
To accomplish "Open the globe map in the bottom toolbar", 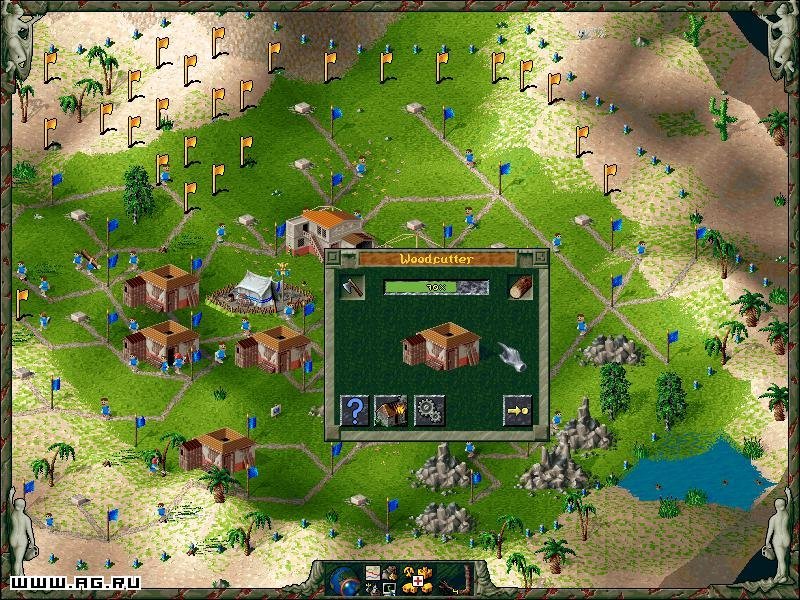I will click(346, 581).
